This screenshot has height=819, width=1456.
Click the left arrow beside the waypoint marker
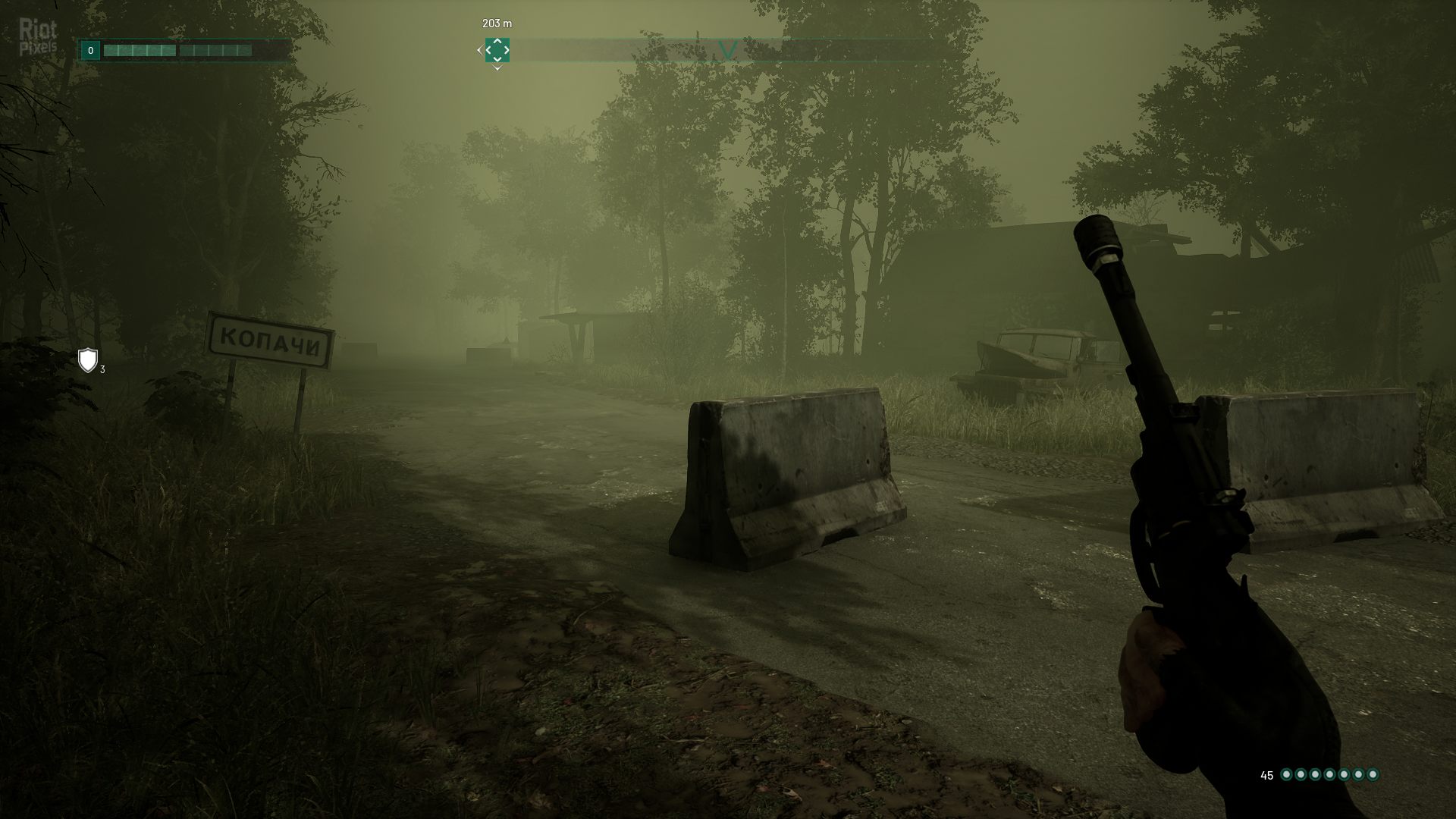pos(479,49)
